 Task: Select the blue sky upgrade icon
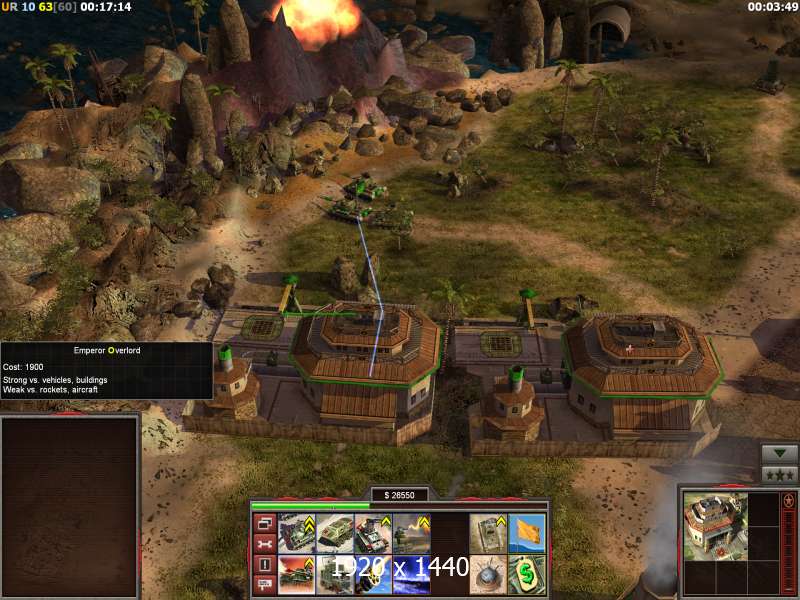pos(411,574)
